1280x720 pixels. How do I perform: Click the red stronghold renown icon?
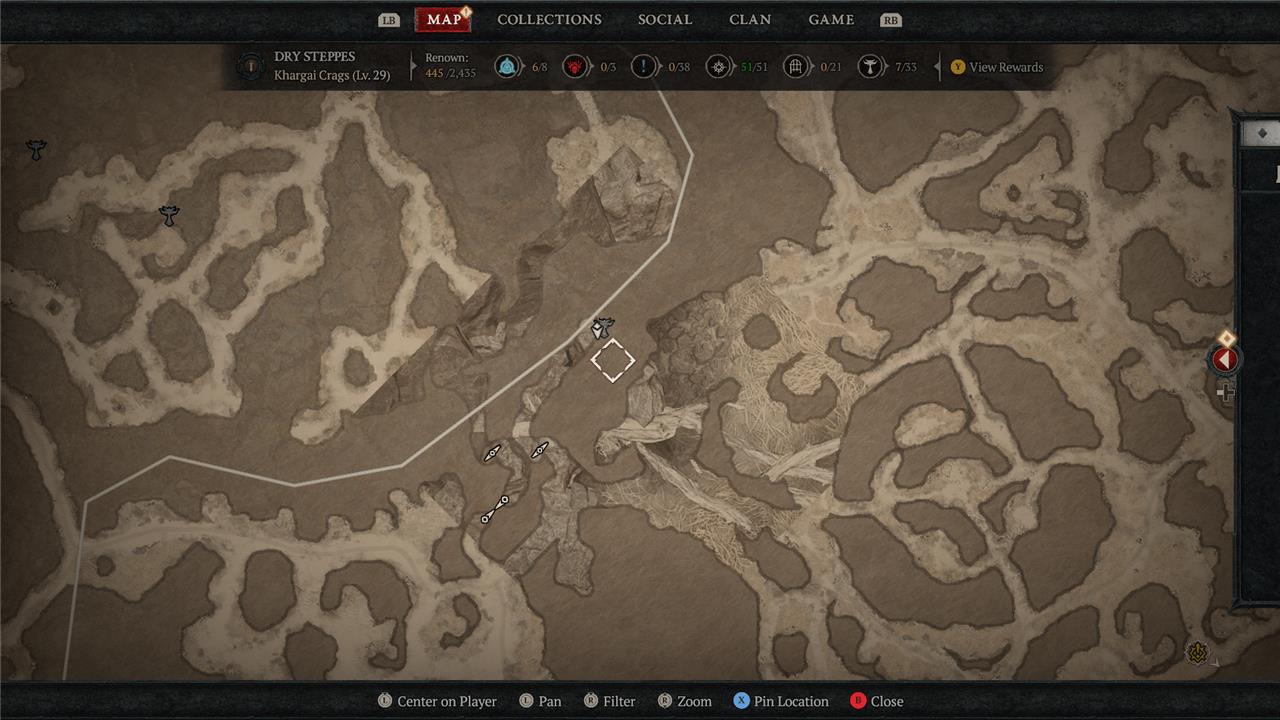[x=576, y=67]
